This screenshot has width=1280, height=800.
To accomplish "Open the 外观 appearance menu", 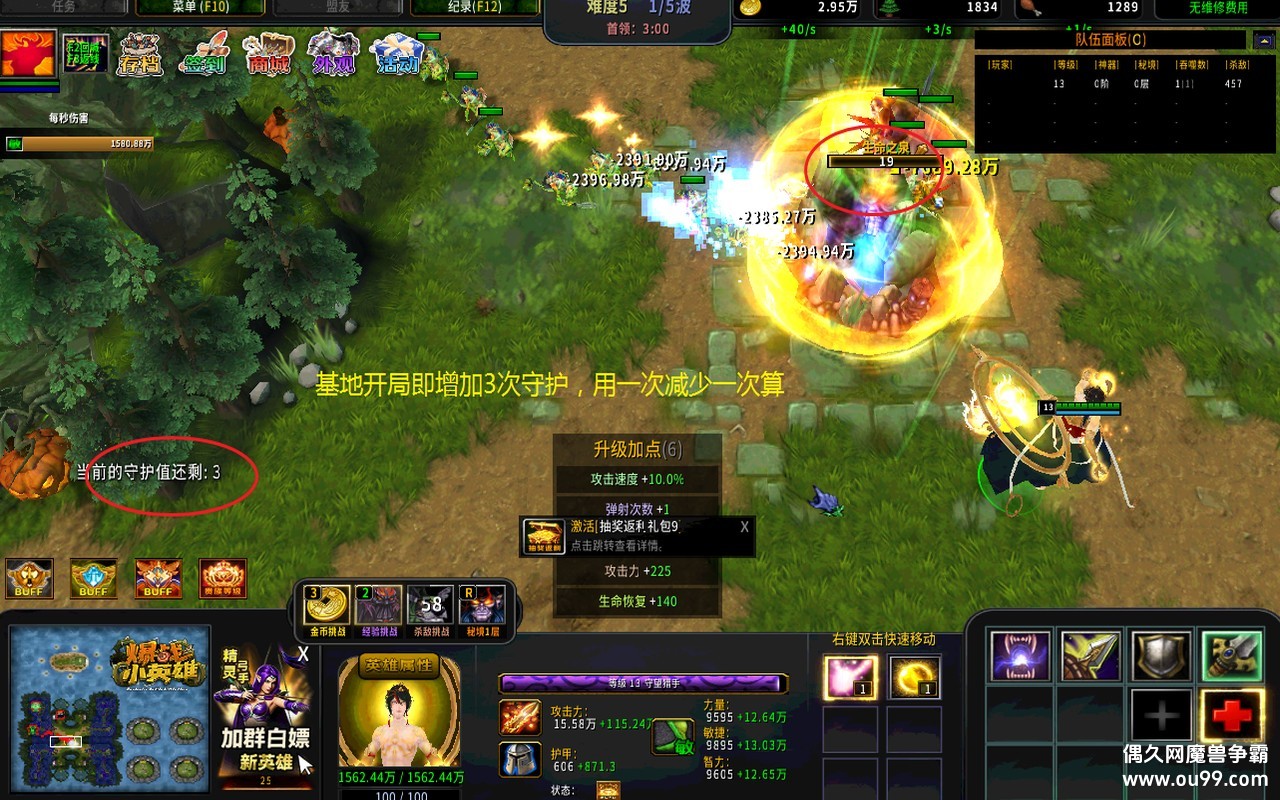I will point(332,55).
